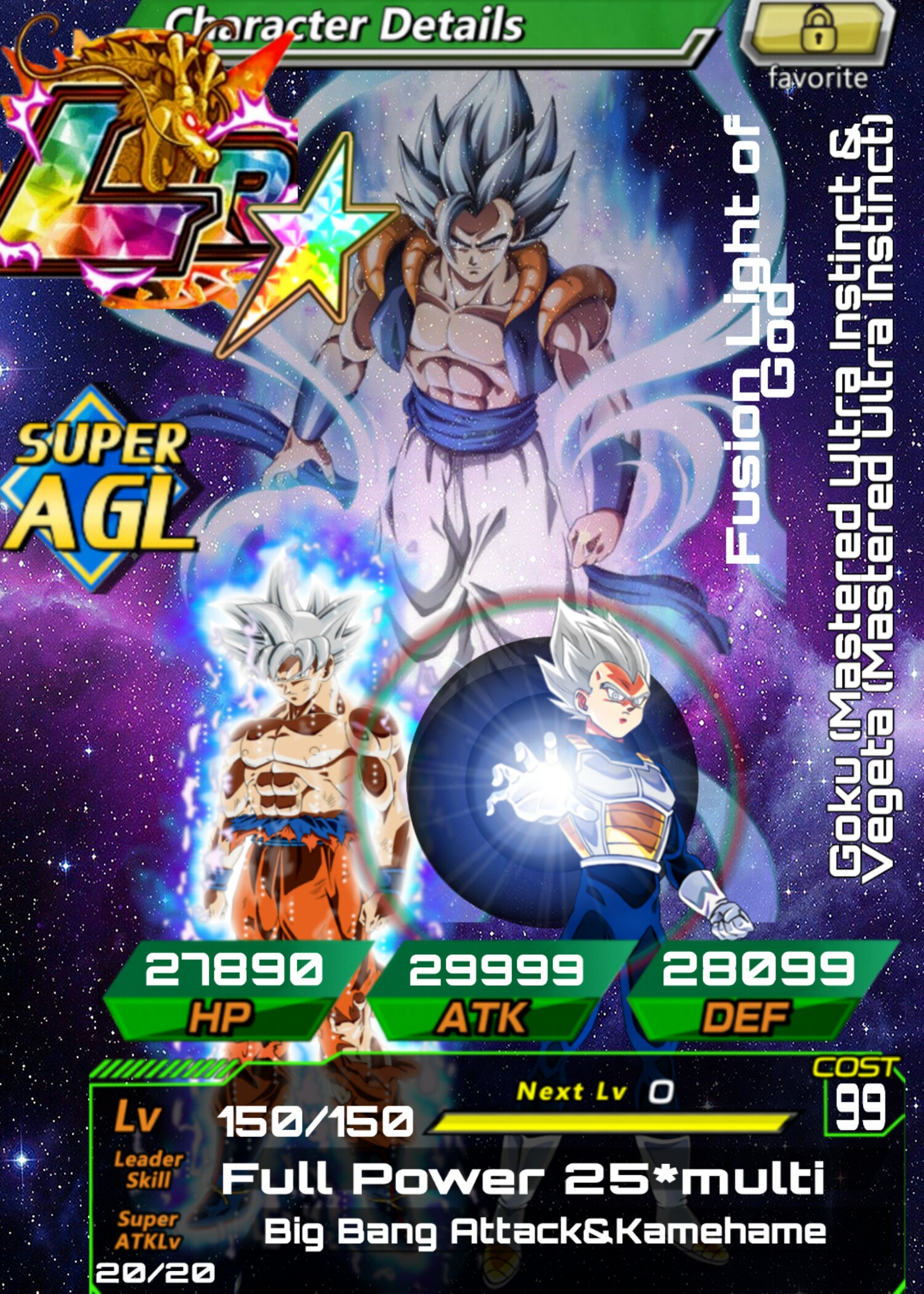This screenshot has width=924, height=1294.
Task: Open the Leader Skill description
Action: click(x=522, y=1178)
